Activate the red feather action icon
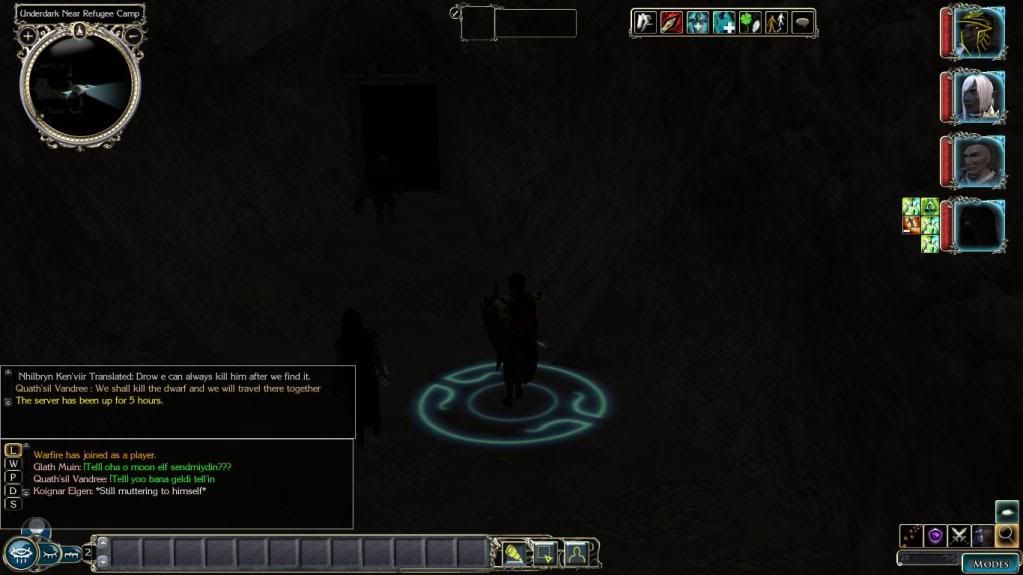Screen dimensions: 1023x575 coord(670,22)
